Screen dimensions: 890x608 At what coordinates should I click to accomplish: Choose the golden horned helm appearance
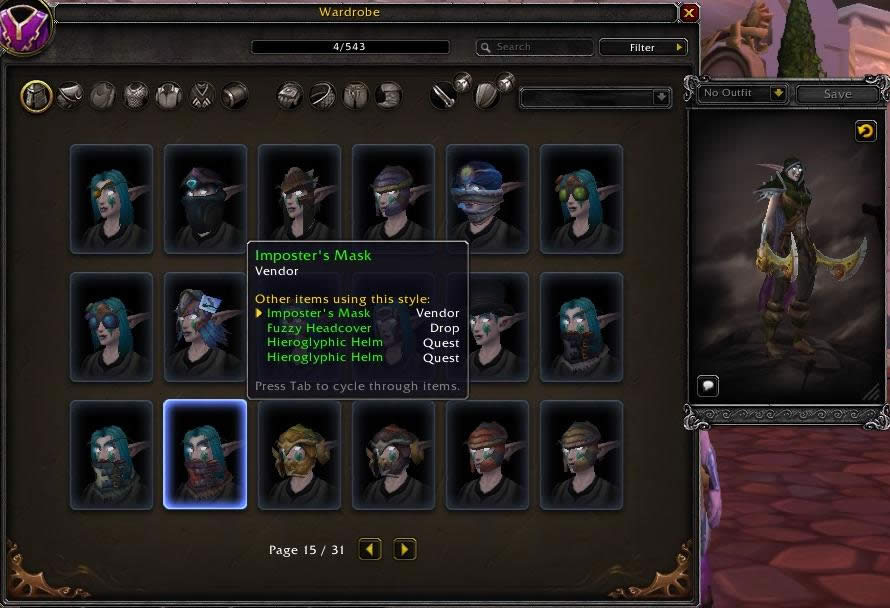299,454
